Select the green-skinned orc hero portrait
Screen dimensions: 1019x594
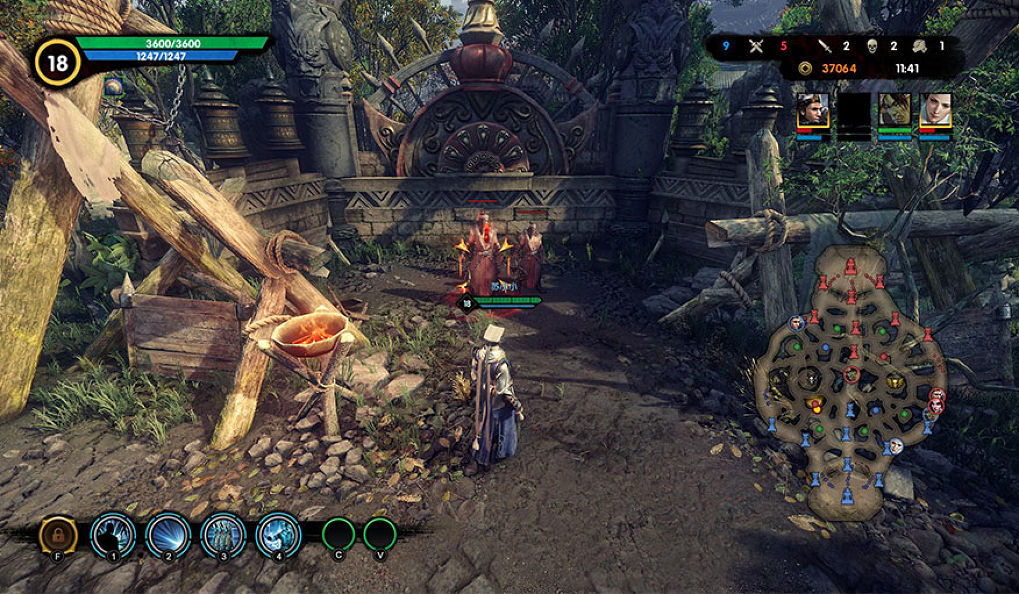click(894, 111)
